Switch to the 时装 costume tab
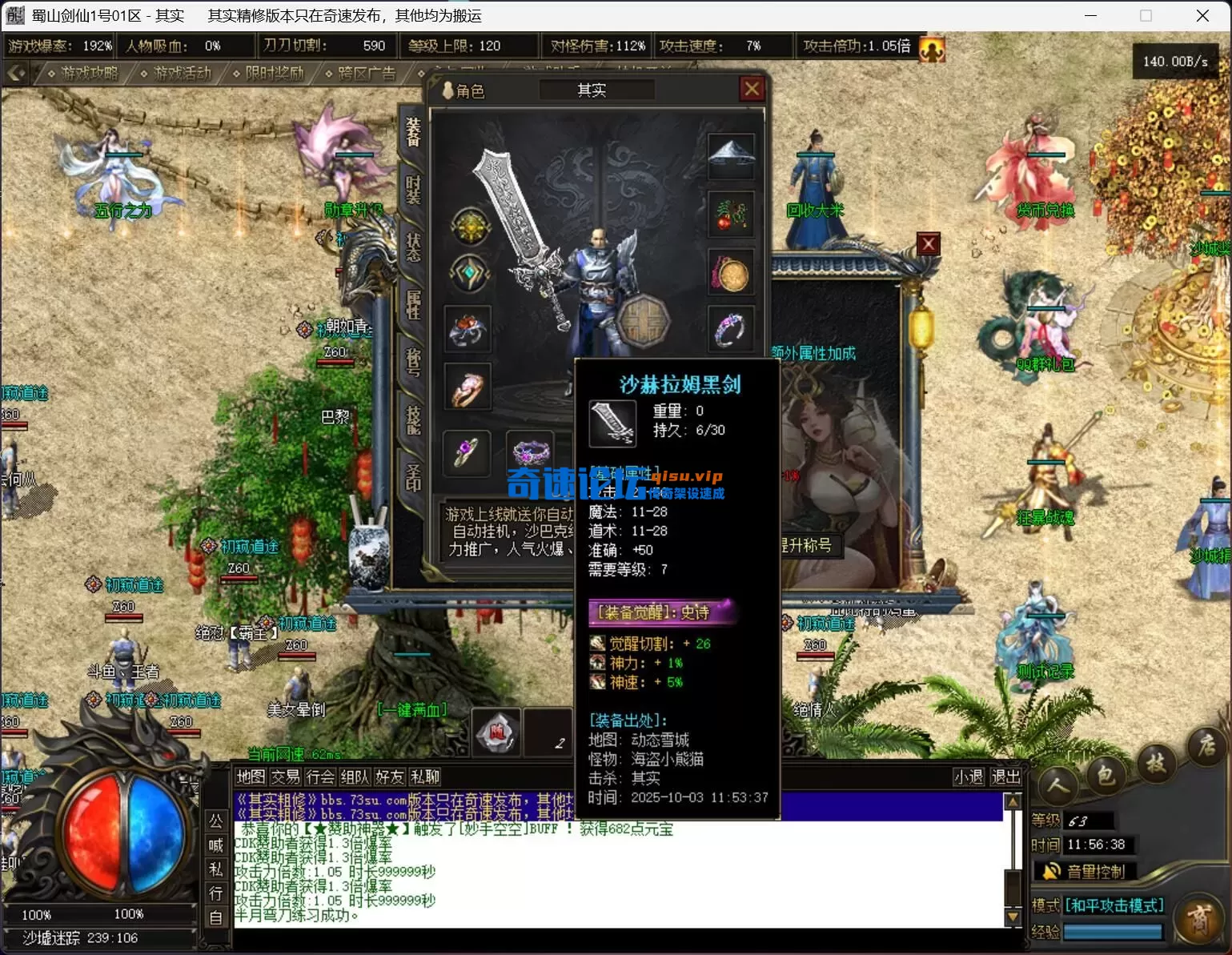Screen dimensions: 1232x955 (x=413, y=191)
